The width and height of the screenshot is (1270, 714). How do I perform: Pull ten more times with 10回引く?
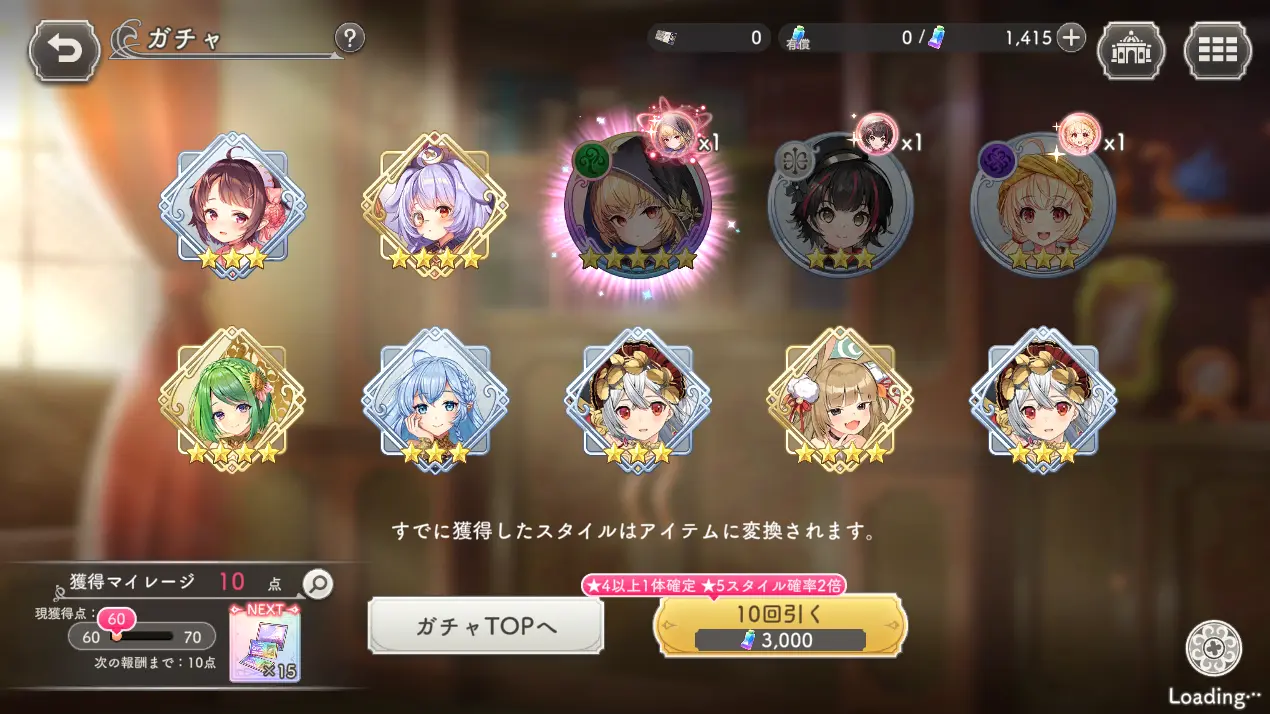(780, 626)
